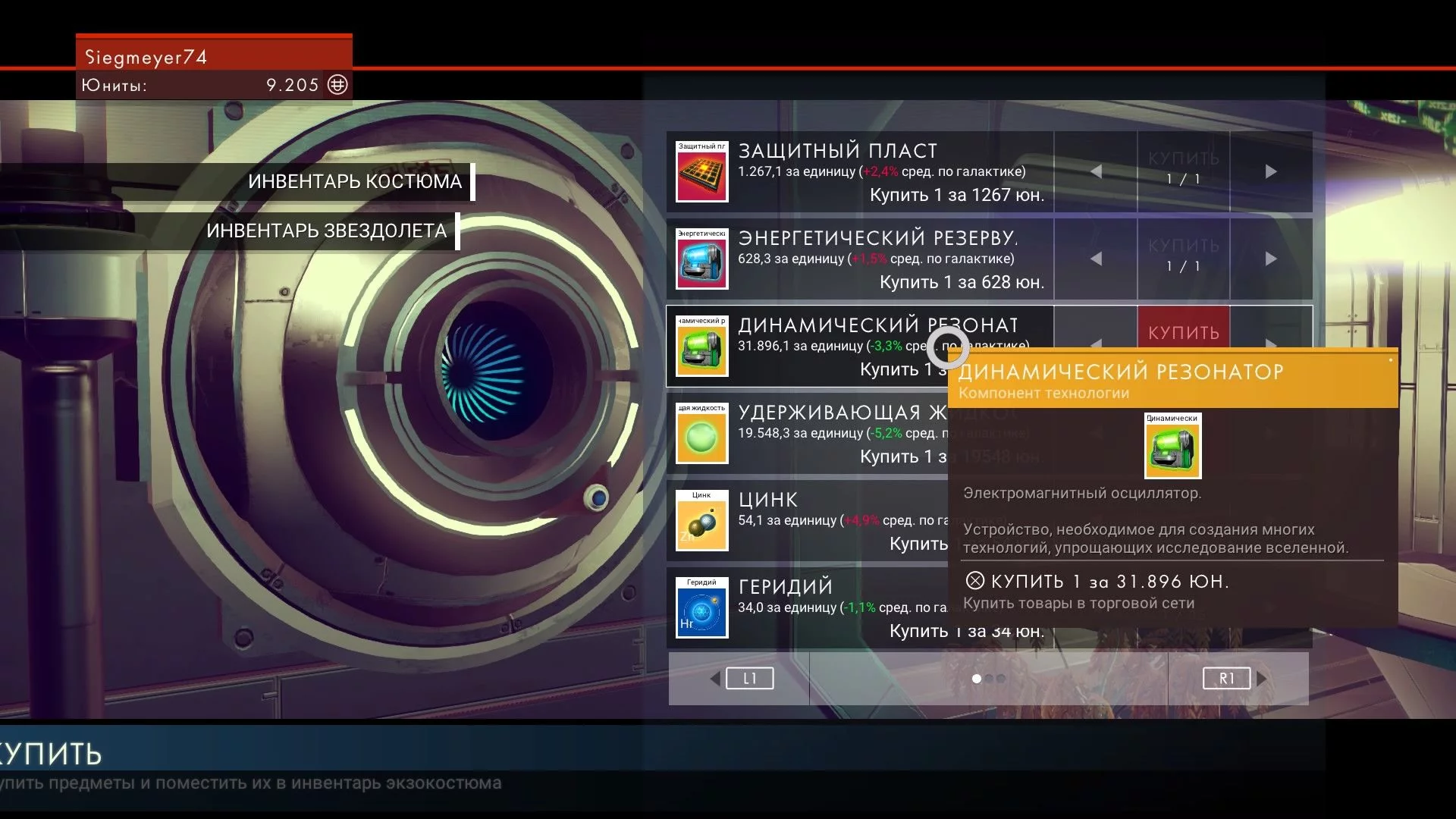
Task: Decrease quantity of ЭНЕРГЕТИЧЕСКИЙ РЕЗЕРВУАР
Action: (1096, 259)
